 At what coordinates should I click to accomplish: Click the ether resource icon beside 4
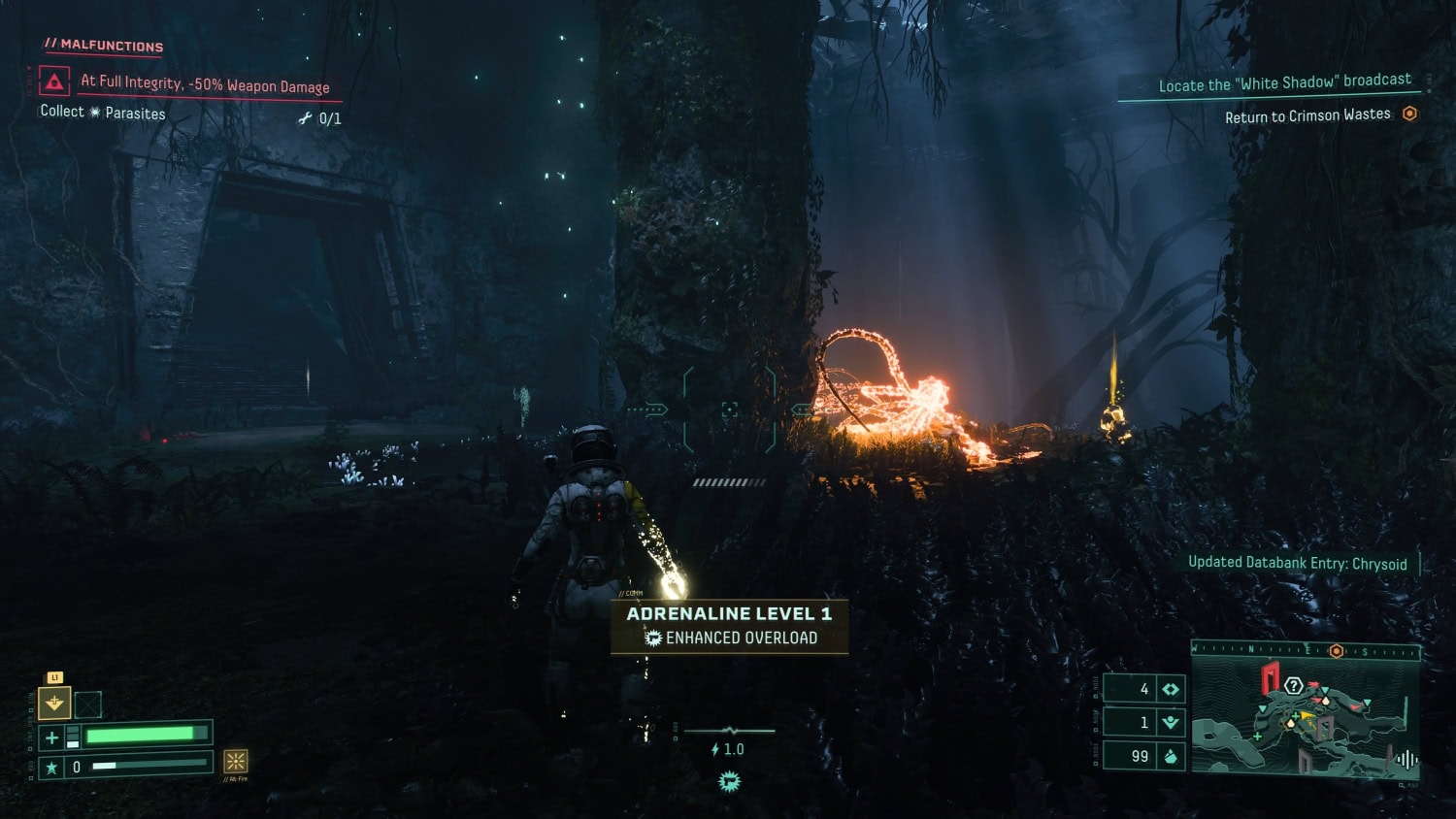(1171, 689)
